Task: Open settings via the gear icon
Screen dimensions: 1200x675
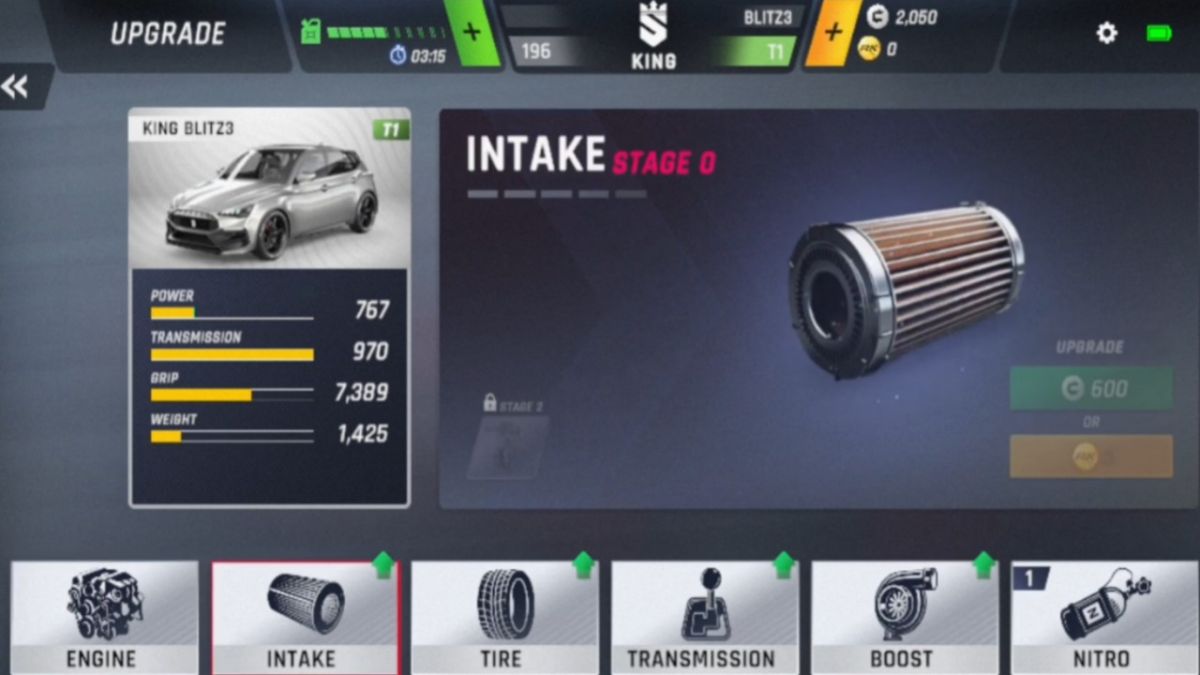Action: pyautogui.click(x=1107, y=33)
